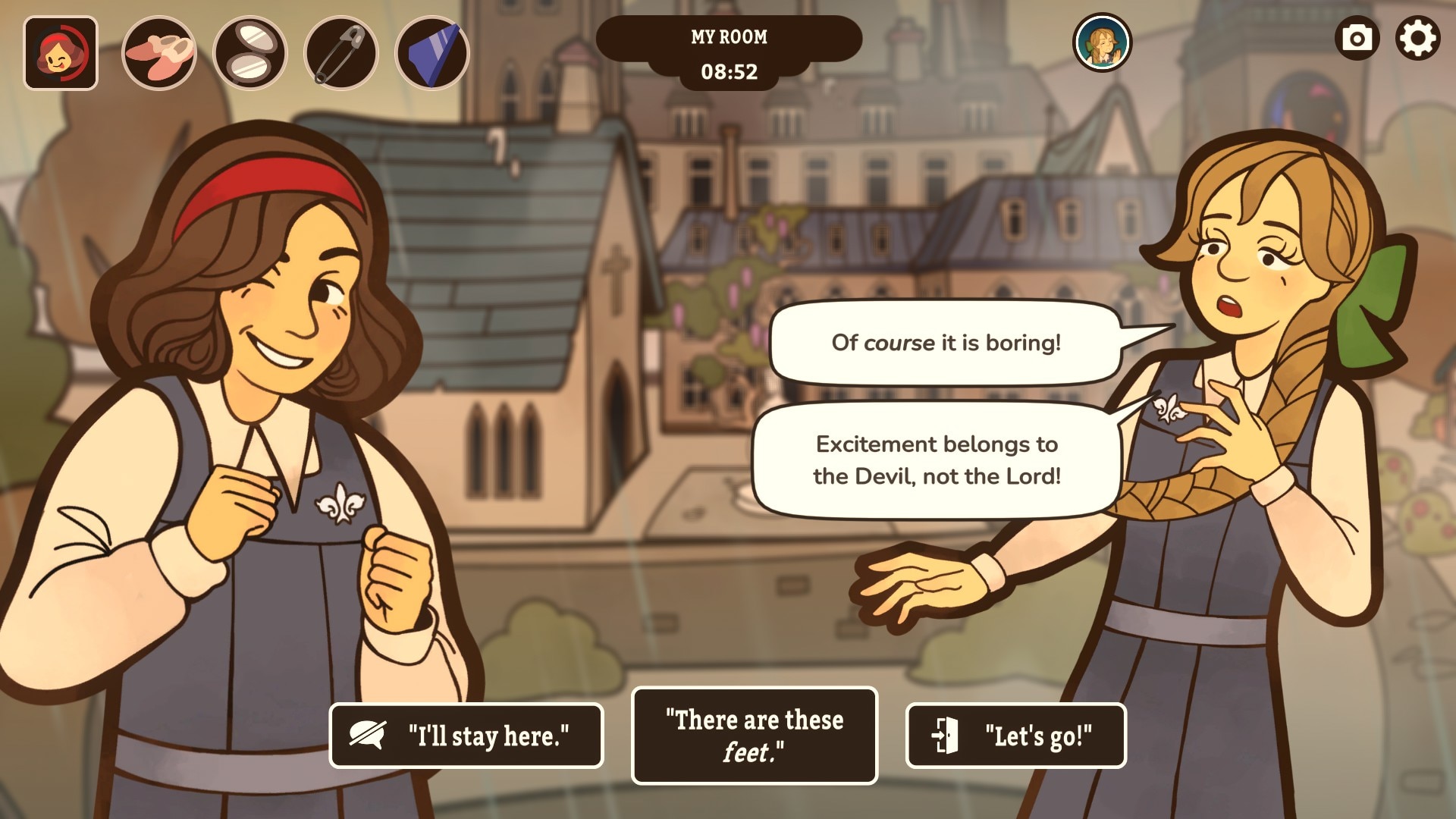
Task: Open the settings gear menu
Action: [x=1417, y=38]
